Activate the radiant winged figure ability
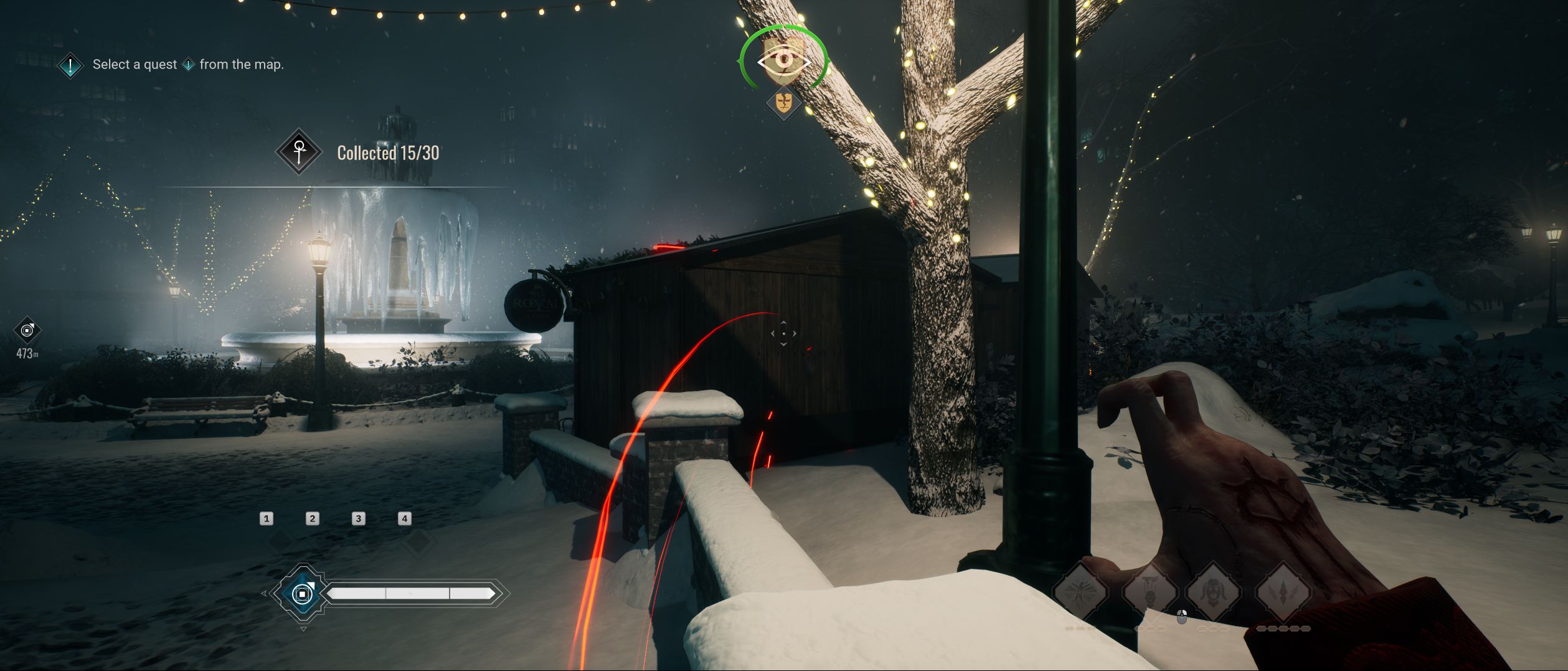1568x671 pixels. pyautogui.click(x=1080, y=591)
